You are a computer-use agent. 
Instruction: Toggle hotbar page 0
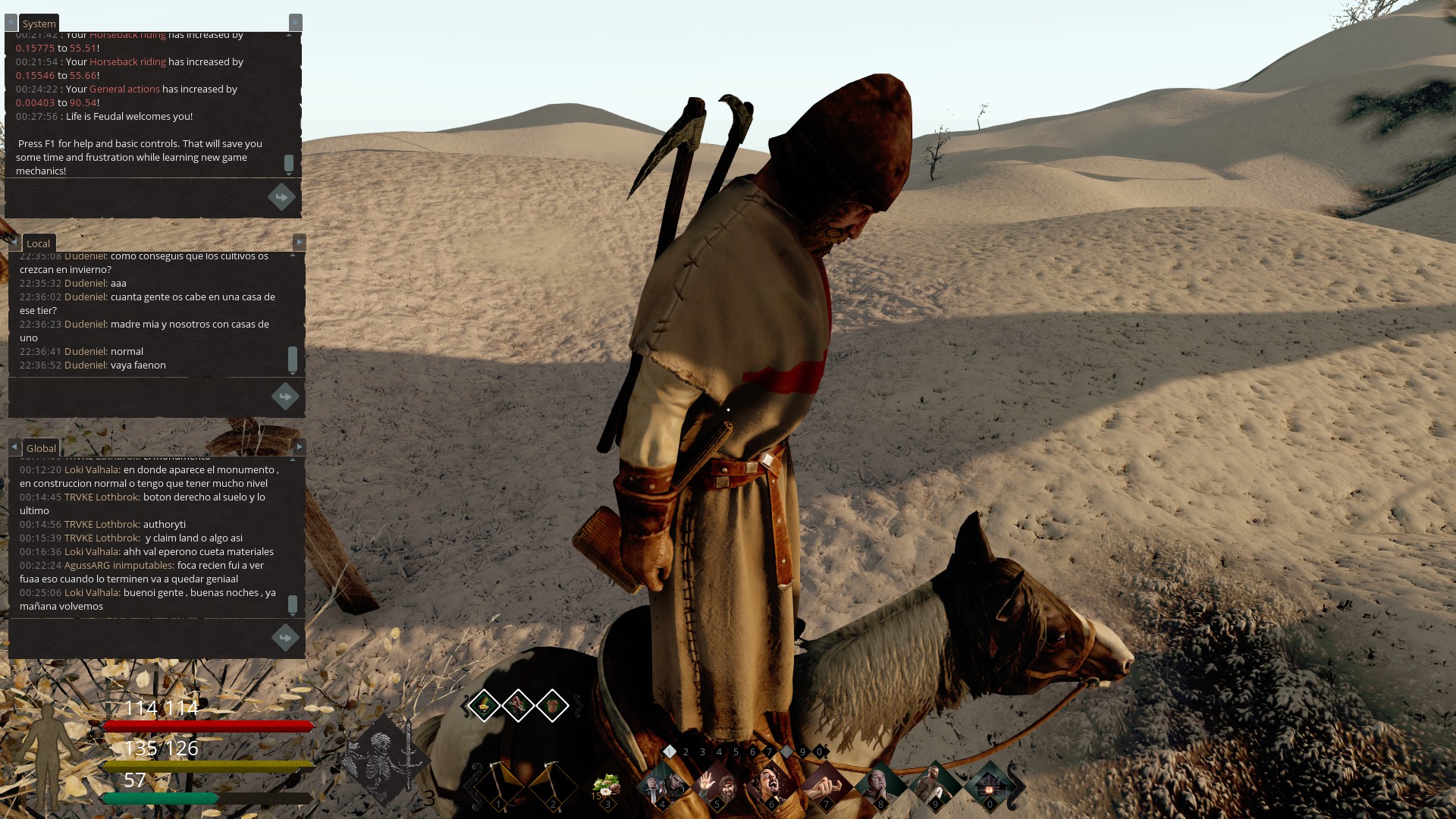(x=818, y=753)
